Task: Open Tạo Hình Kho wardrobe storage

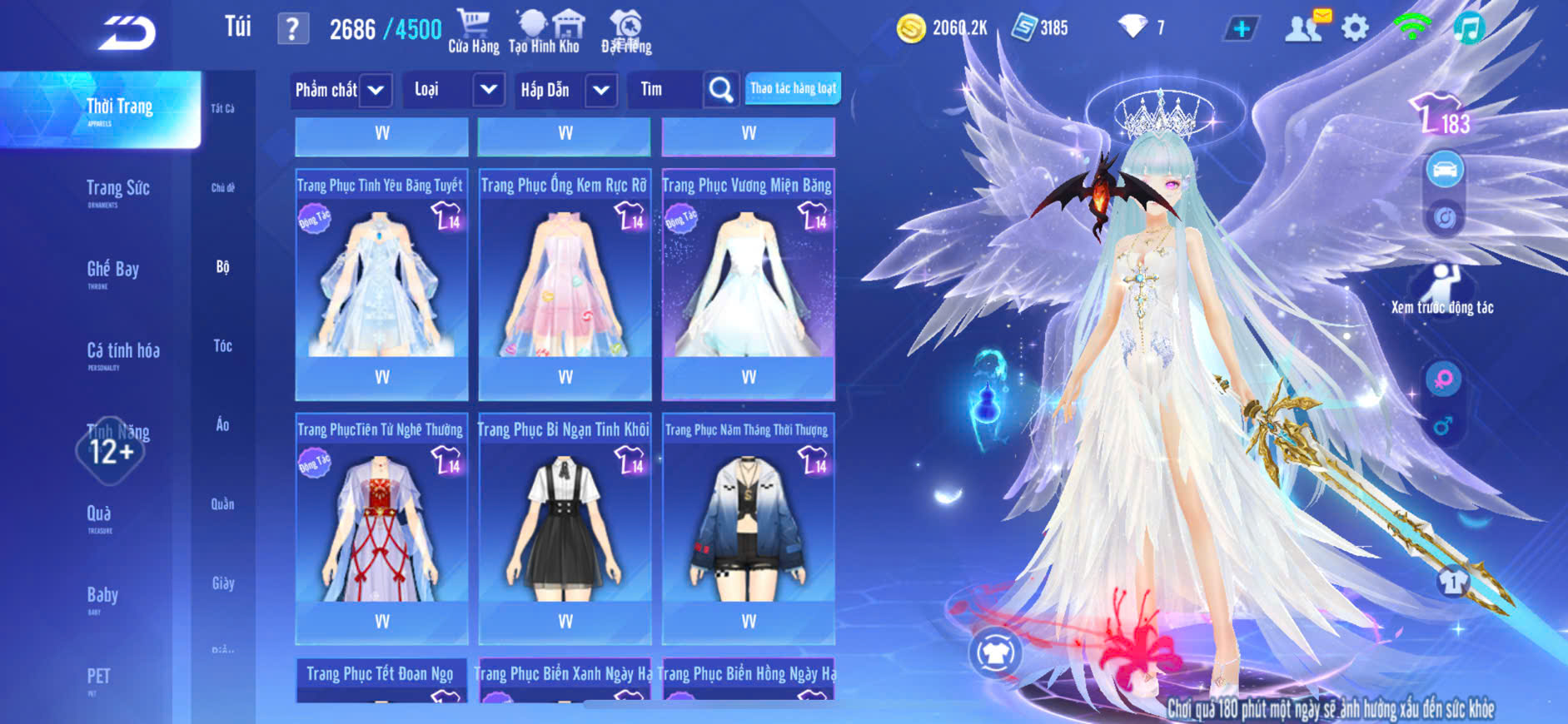Action: 545,32
